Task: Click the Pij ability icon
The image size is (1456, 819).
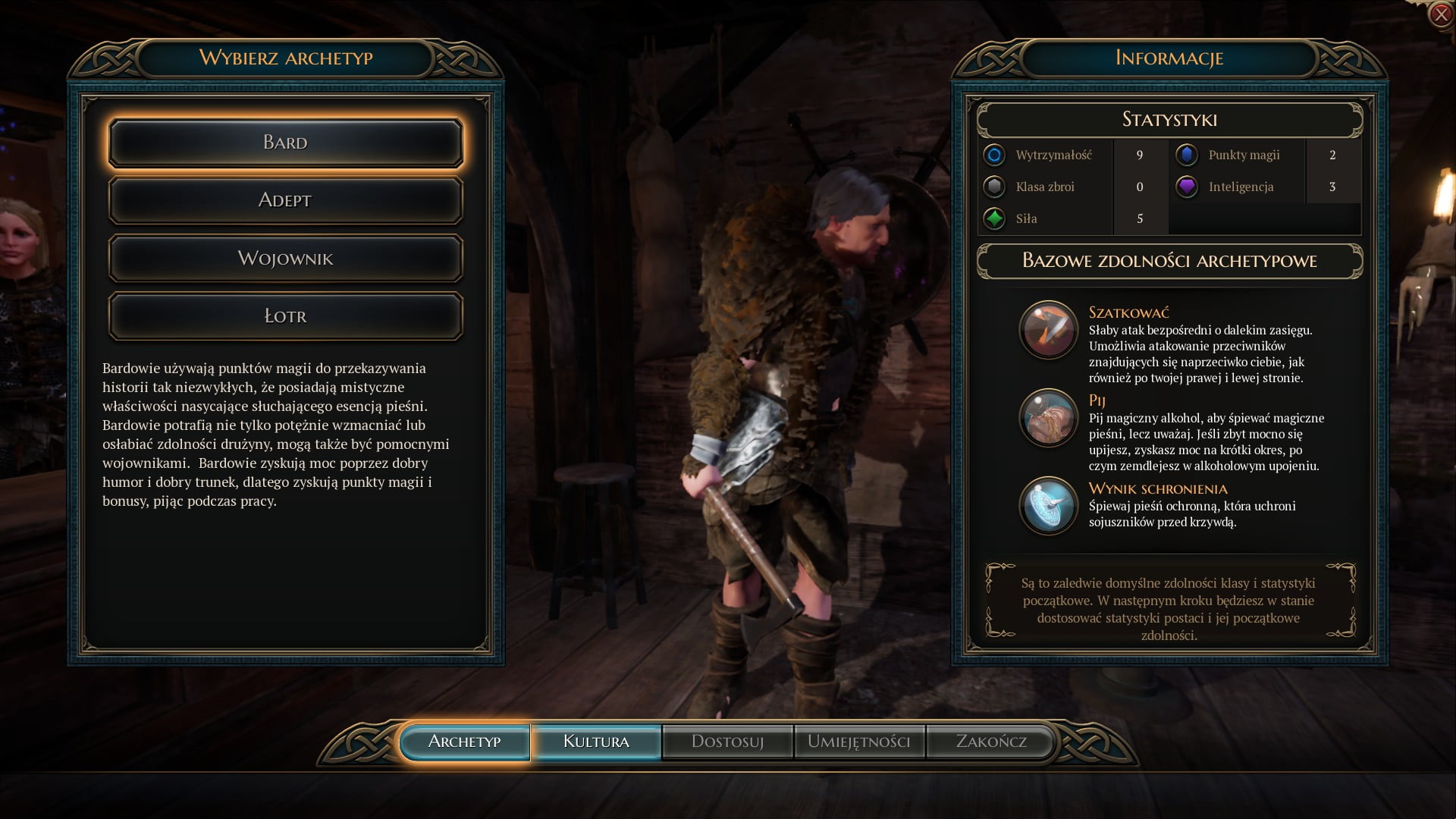Action: click(x=1048, y=418)
